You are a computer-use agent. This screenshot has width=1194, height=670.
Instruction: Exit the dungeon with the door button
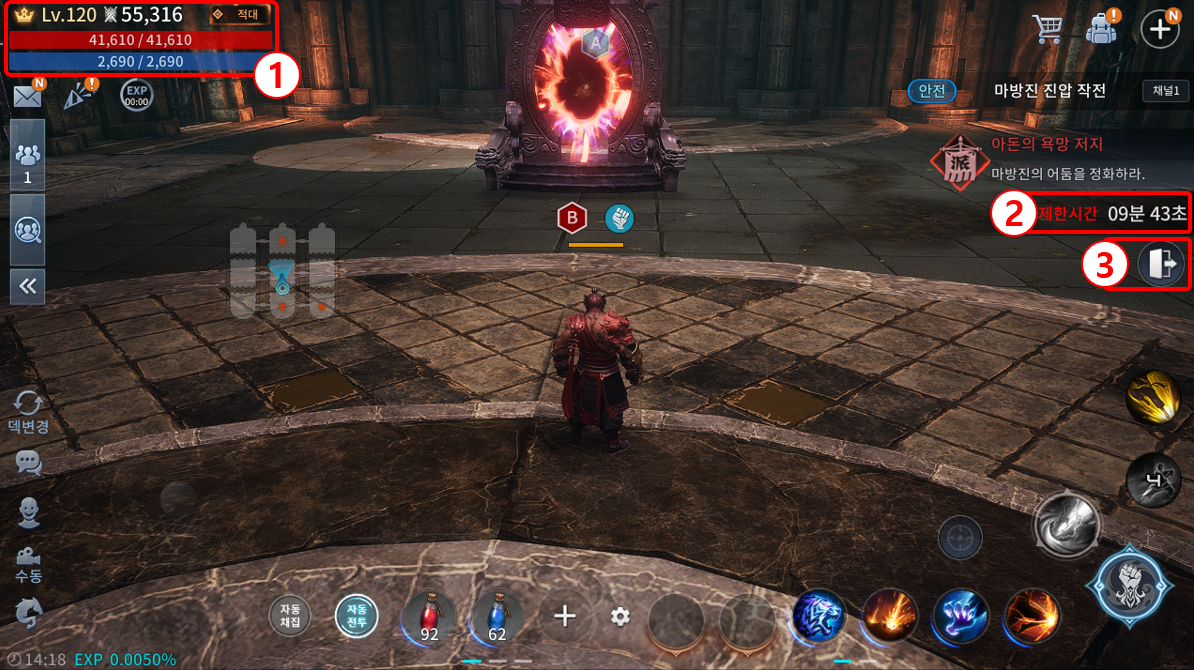[x=1161, y=265]
